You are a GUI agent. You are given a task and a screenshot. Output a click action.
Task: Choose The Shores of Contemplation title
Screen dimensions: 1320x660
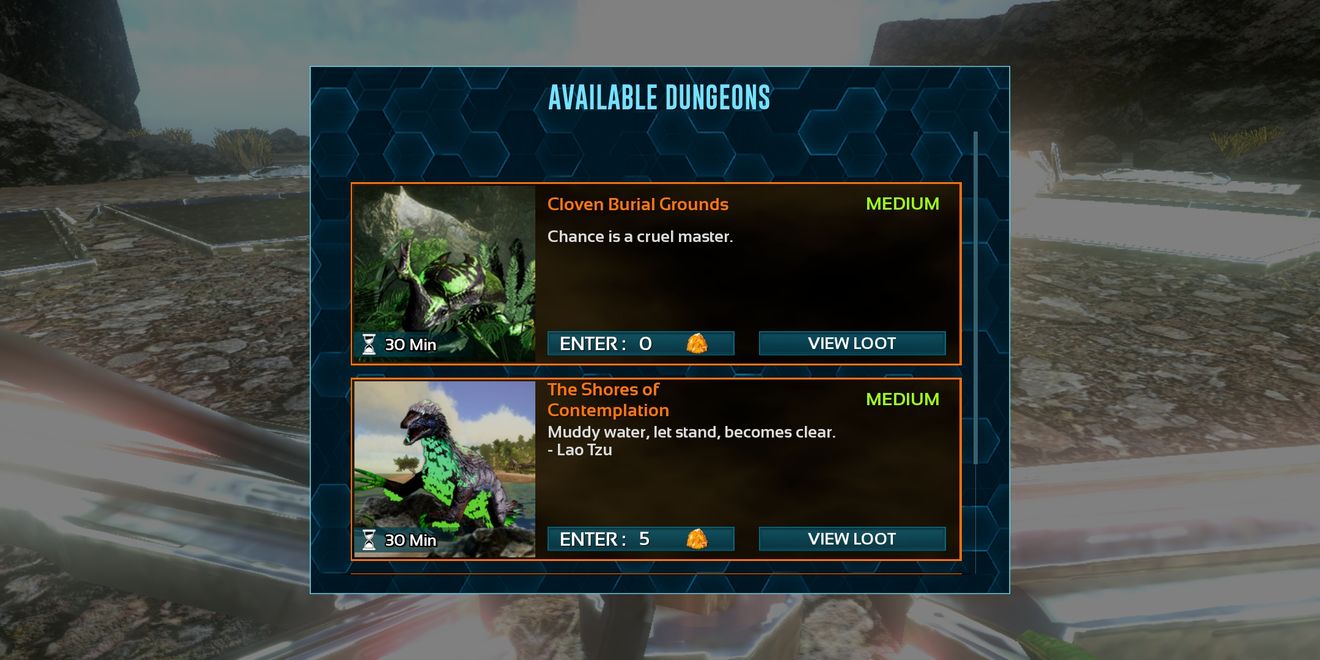coord(608,400)
